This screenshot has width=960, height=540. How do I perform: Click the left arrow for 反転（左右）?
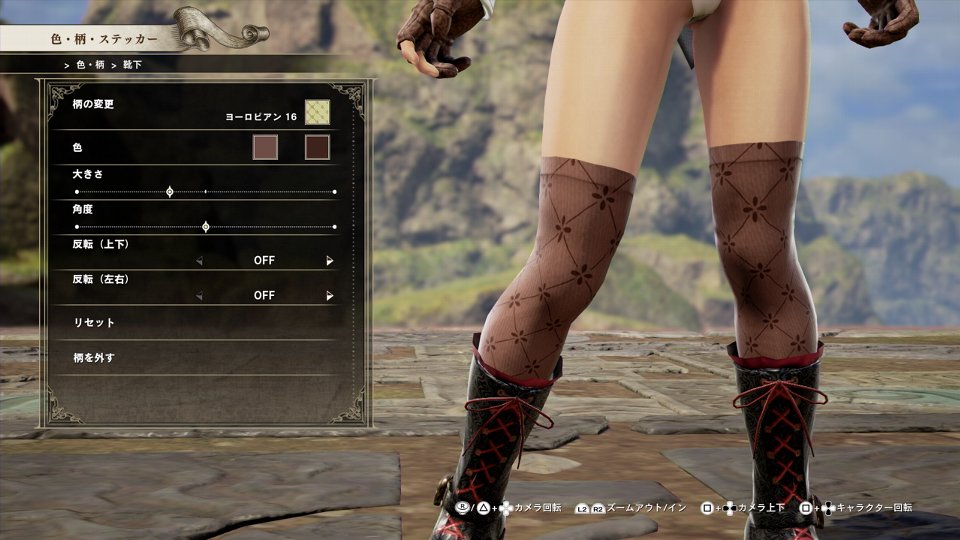tap(198, 296)
